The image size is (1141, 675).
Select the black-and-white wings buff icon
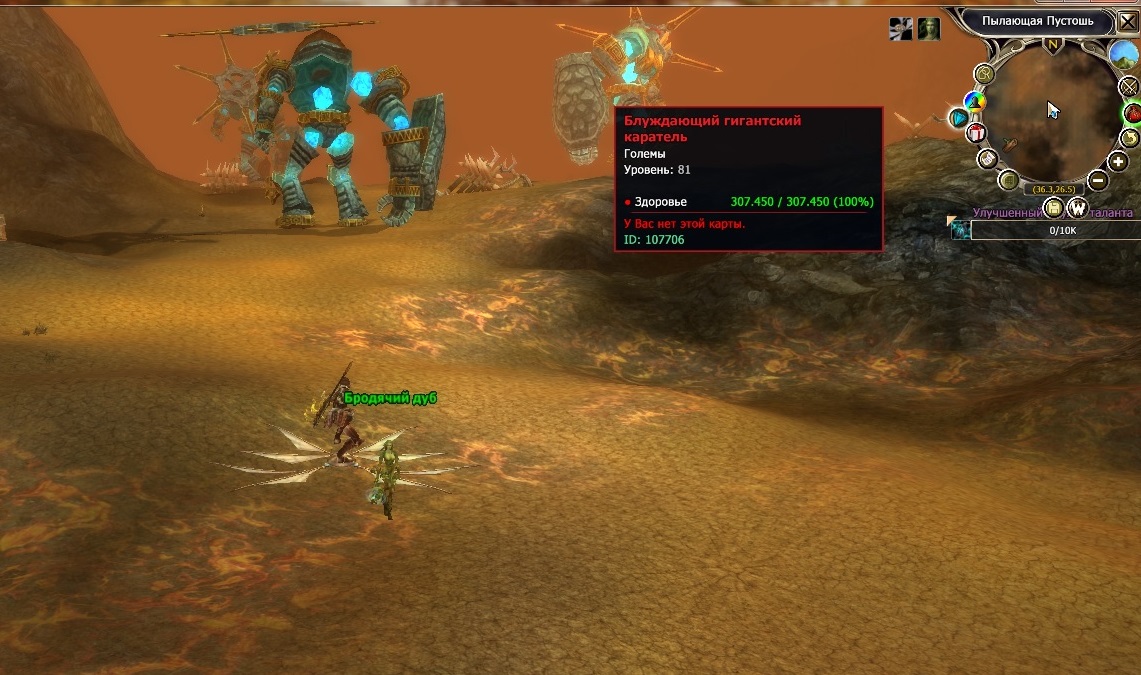[x=901, y=29]
